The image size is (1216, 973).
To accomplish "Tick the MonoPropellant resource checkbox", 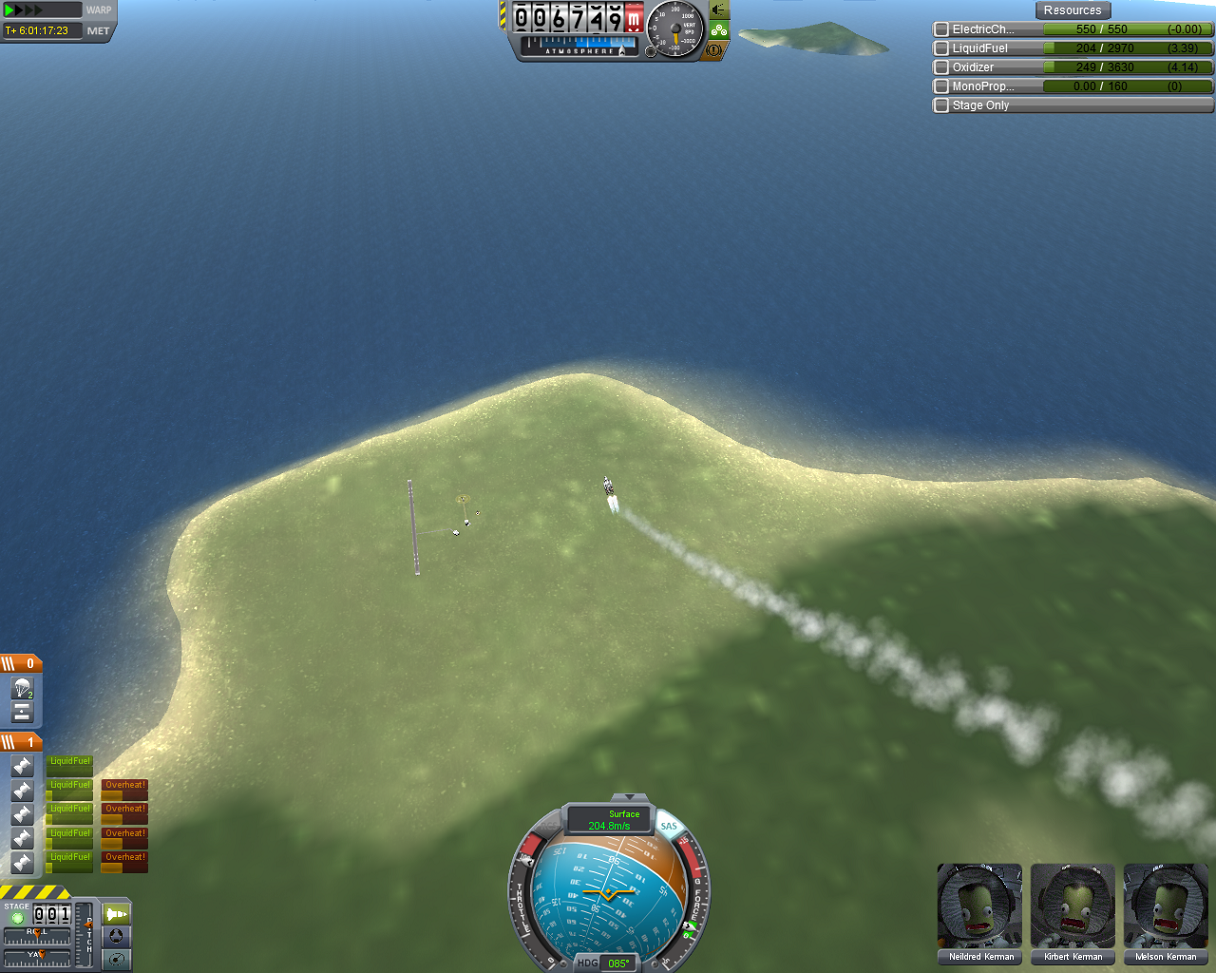I will coord(941,86).
